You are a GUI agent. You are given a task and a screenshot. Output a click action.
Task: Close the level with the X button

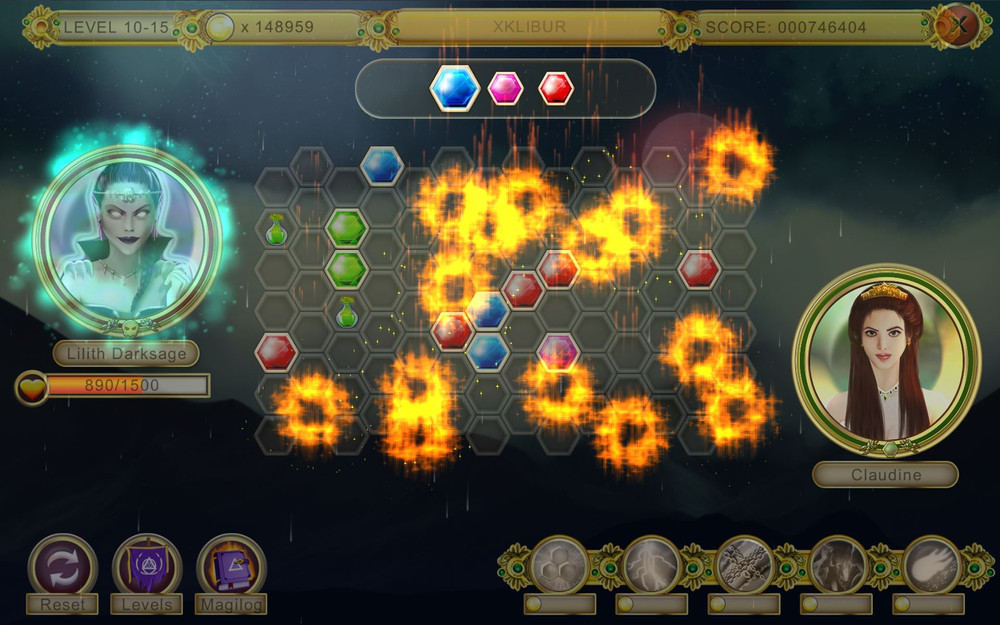[x=958, y=26]
